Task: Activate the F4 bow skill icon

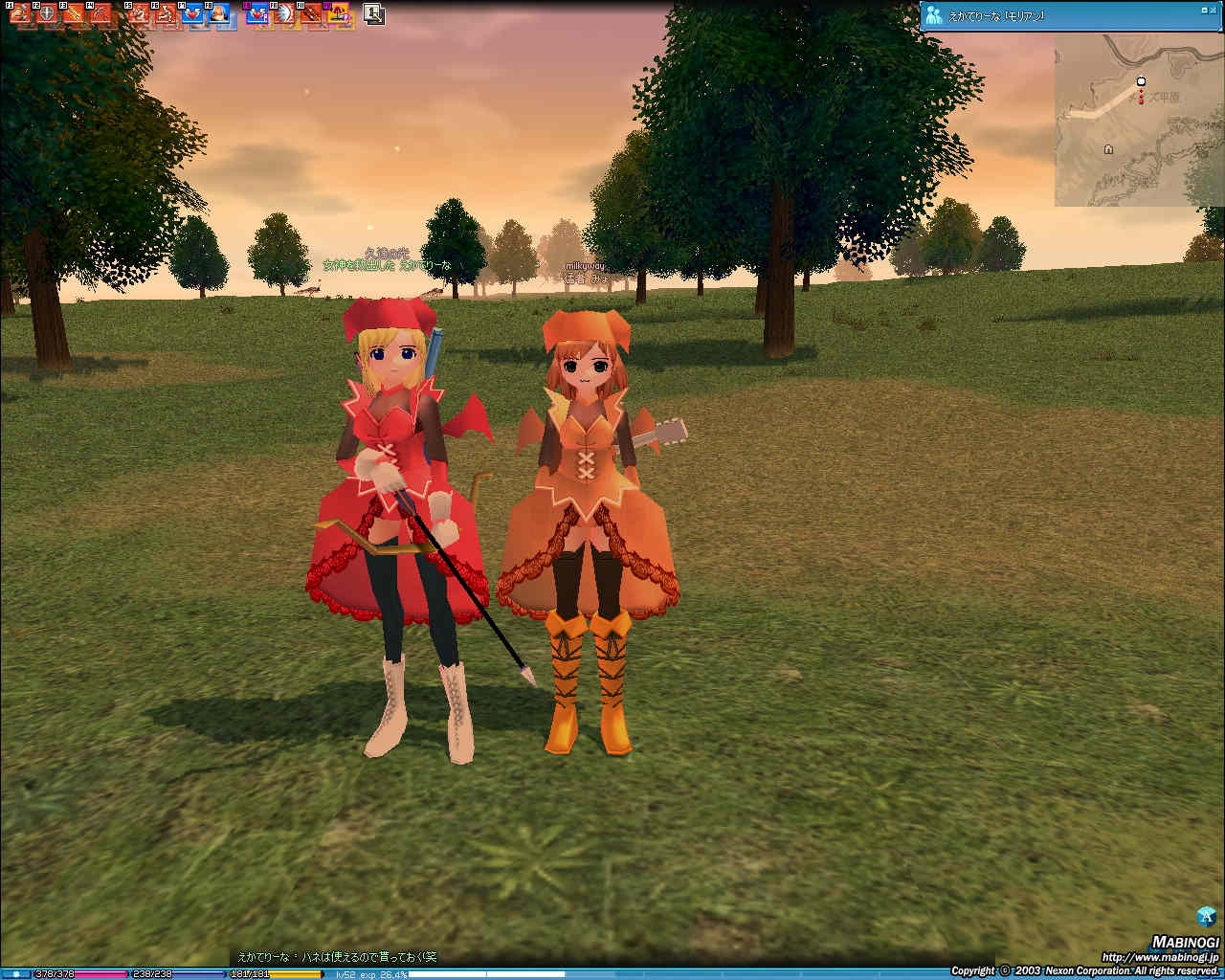Action: (100, 13)
